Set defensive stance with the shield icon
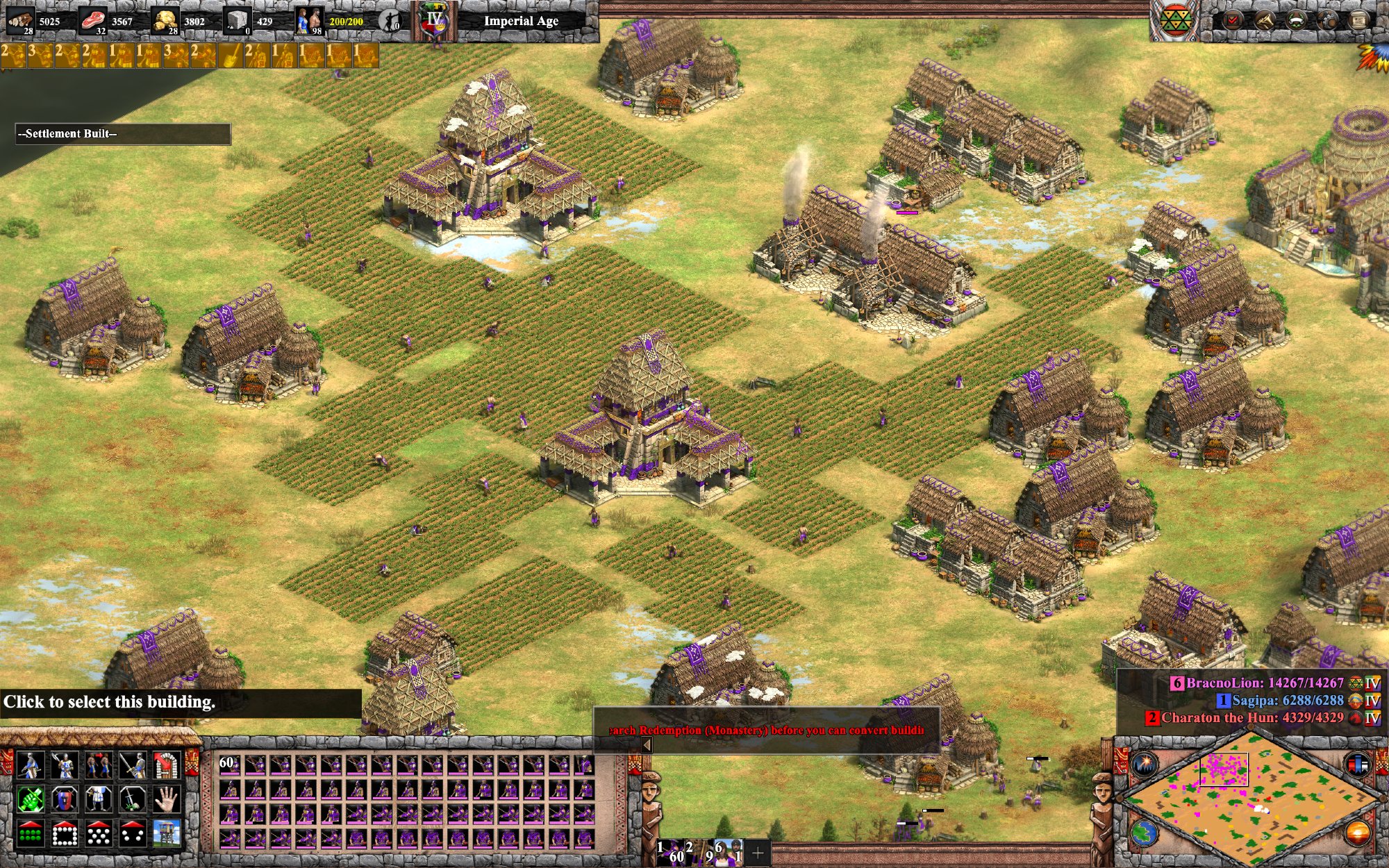Viewport: 1389px width, 868px height. [x=64, y=800]
